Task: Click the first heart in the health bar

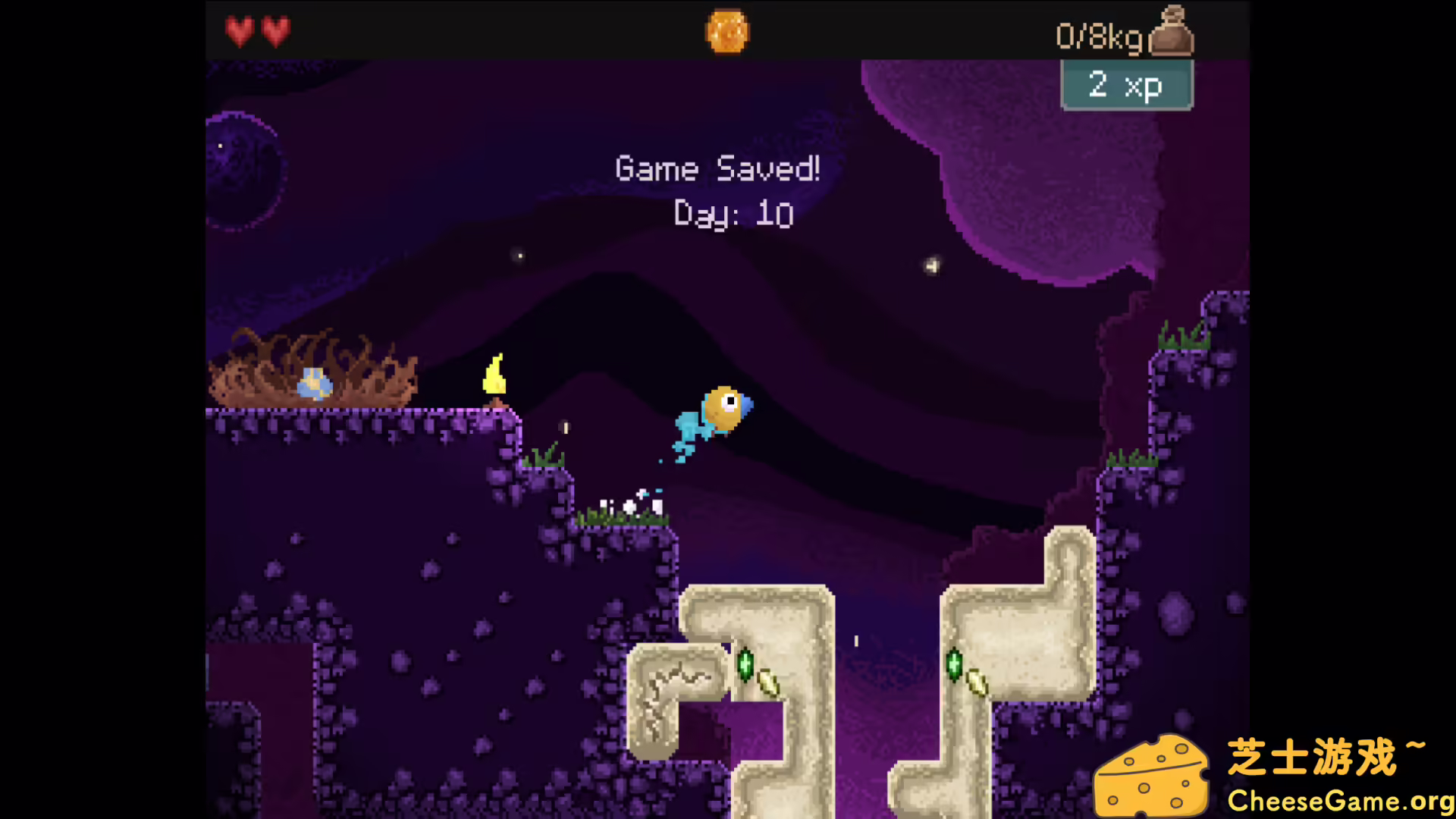Action: 238,31
